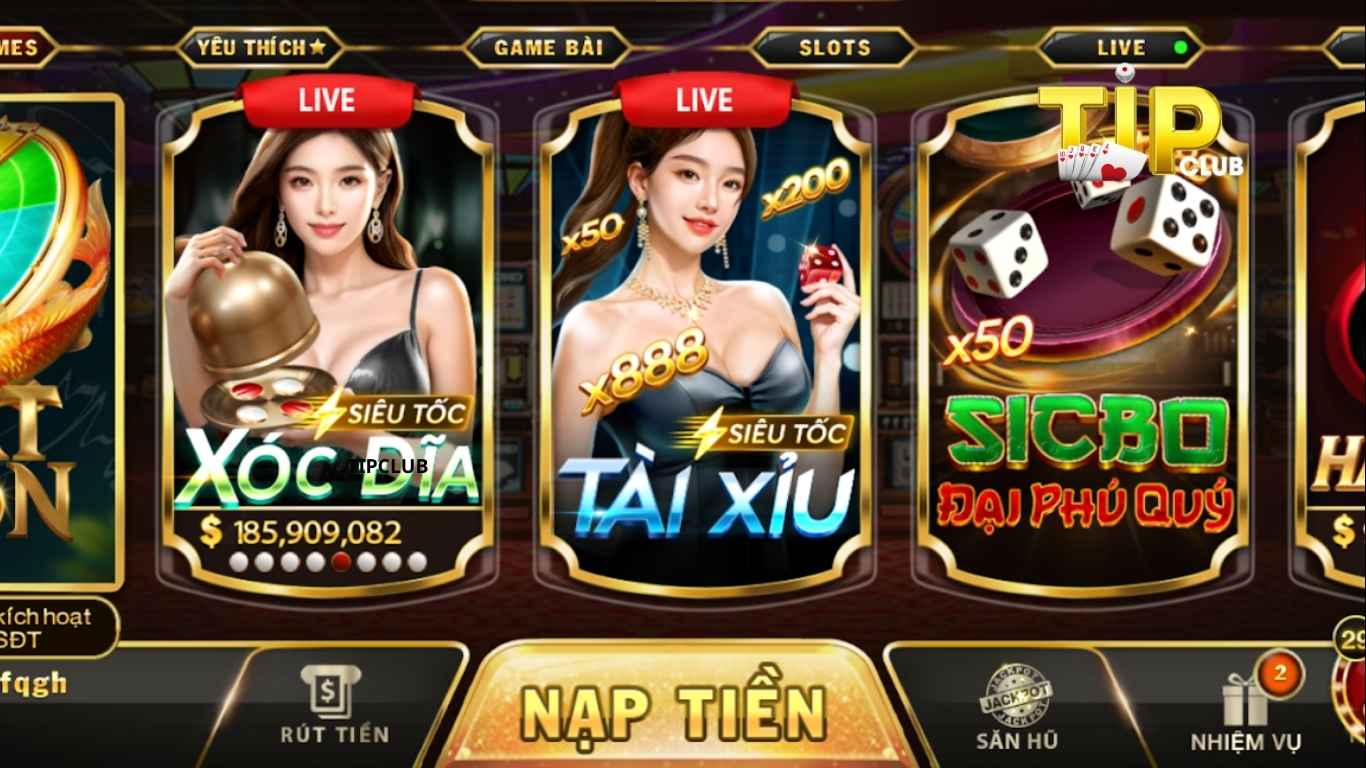
Task: Toggle the green status dot on LIVE tab
Action: point(1181,46)
